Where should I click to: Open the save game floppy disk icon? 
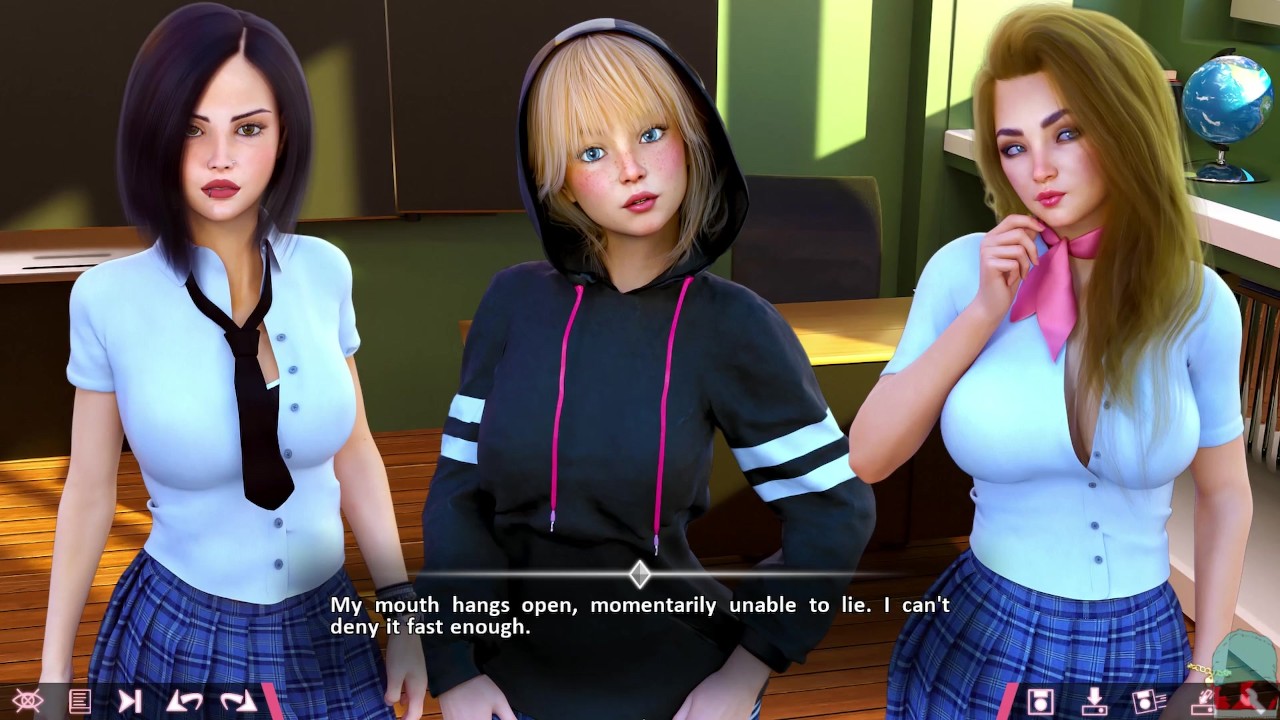pyautogui.click(x=1040, y=701)
